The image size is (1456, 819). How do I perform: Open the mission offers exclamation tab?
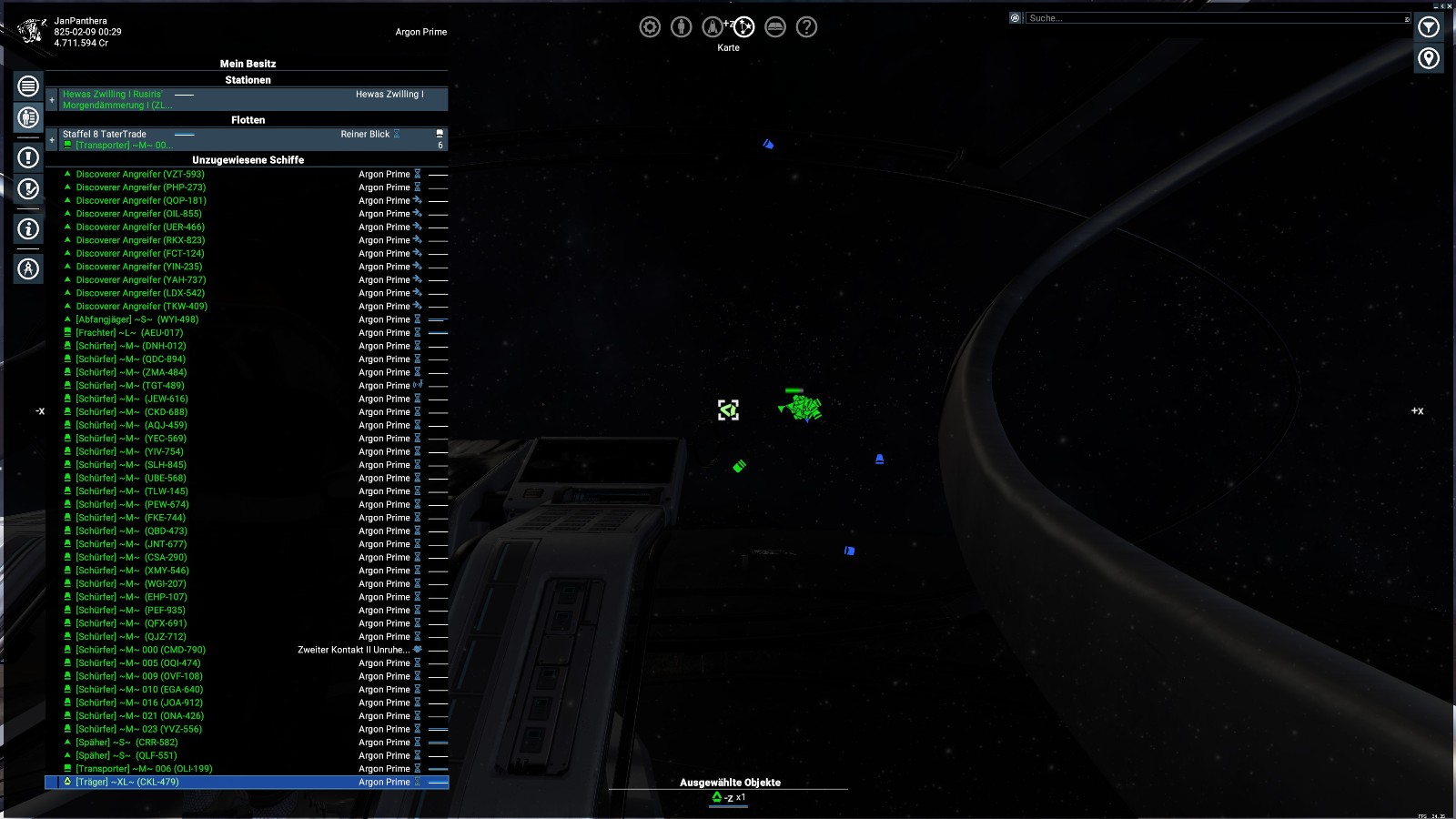coord(28,157)
